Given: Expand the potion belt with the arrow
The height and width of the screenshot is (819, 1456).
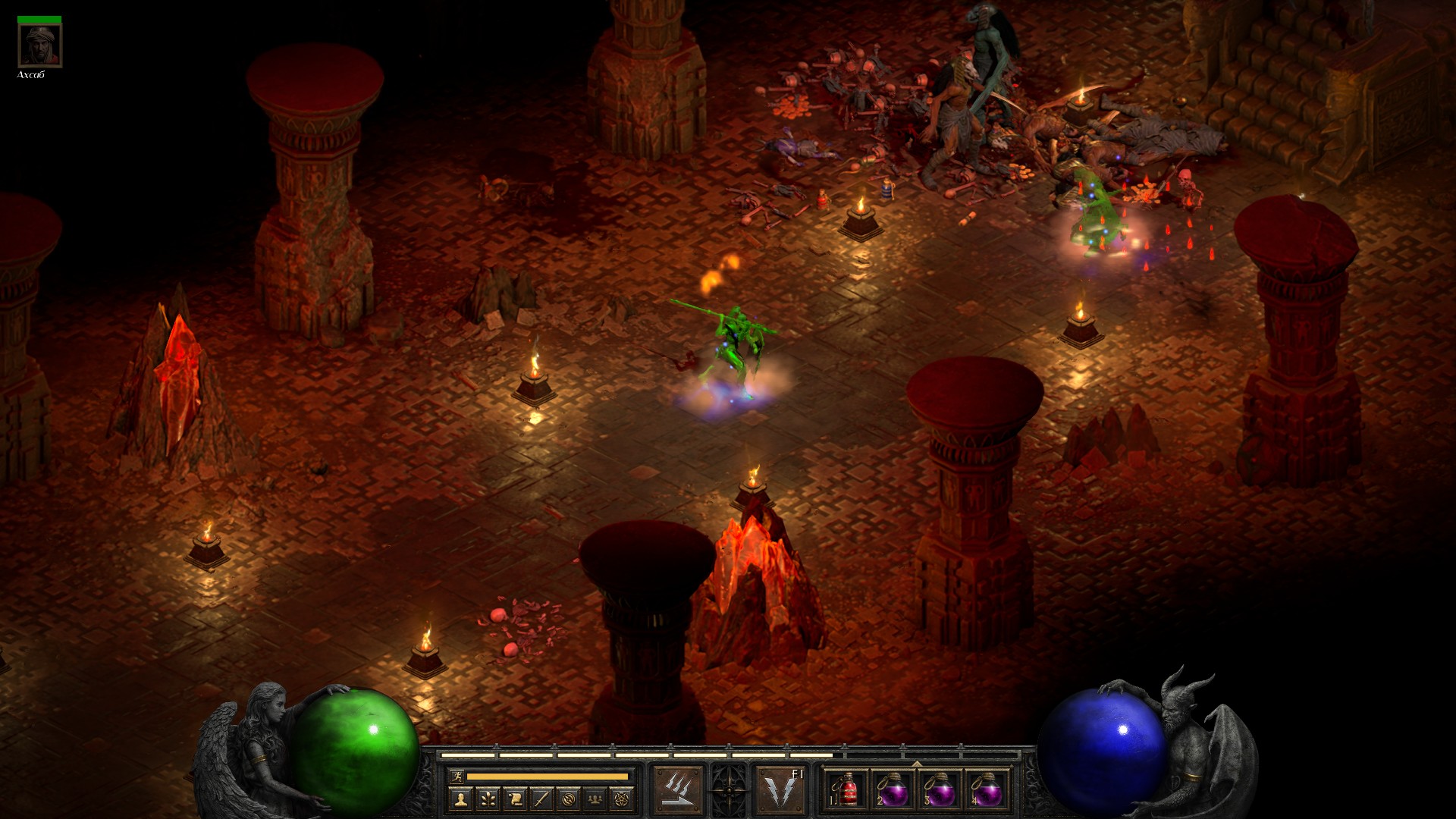Looking at the screenshot, I should 917,764.
